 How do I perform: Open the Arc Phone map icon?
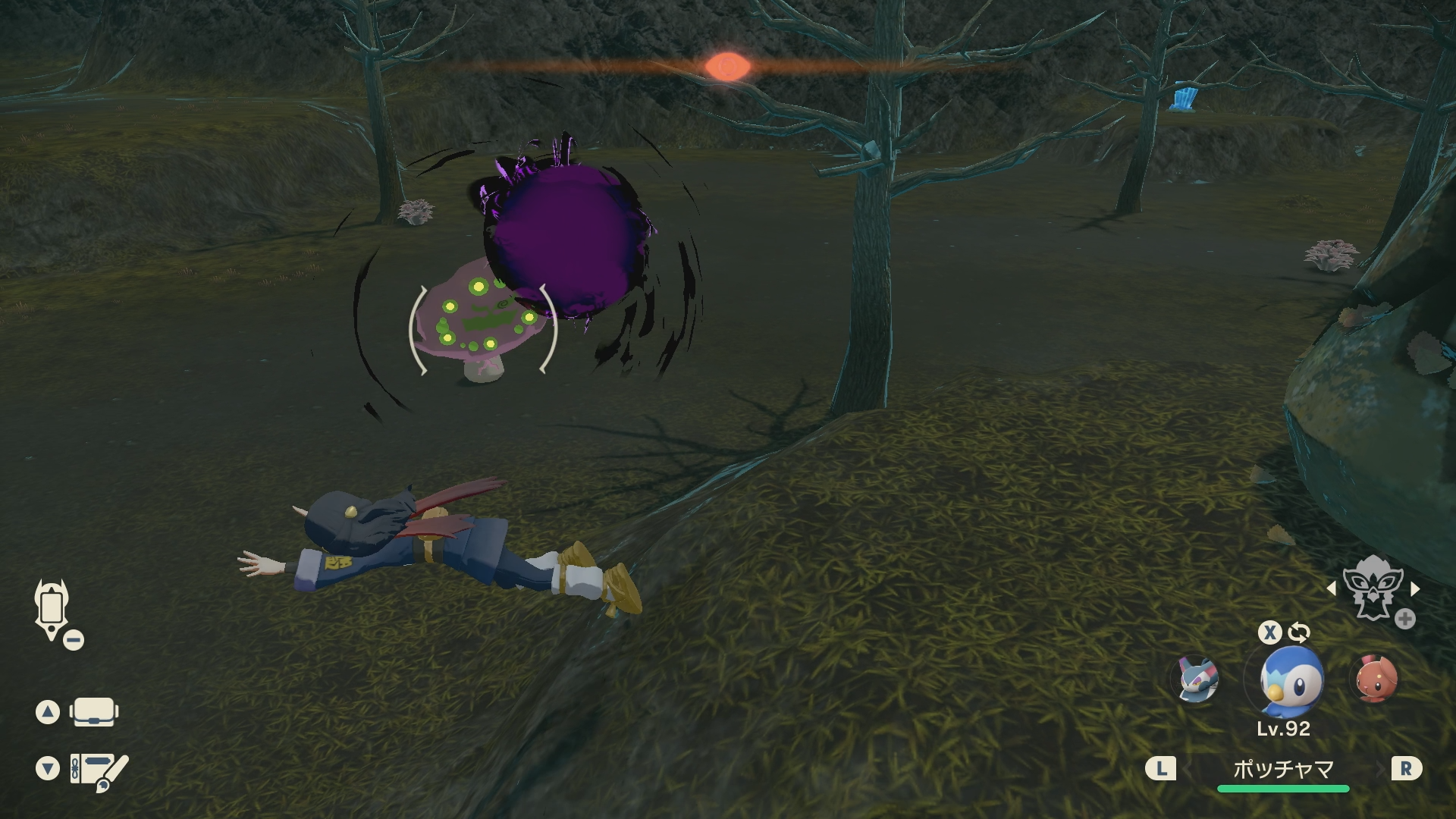52,610
